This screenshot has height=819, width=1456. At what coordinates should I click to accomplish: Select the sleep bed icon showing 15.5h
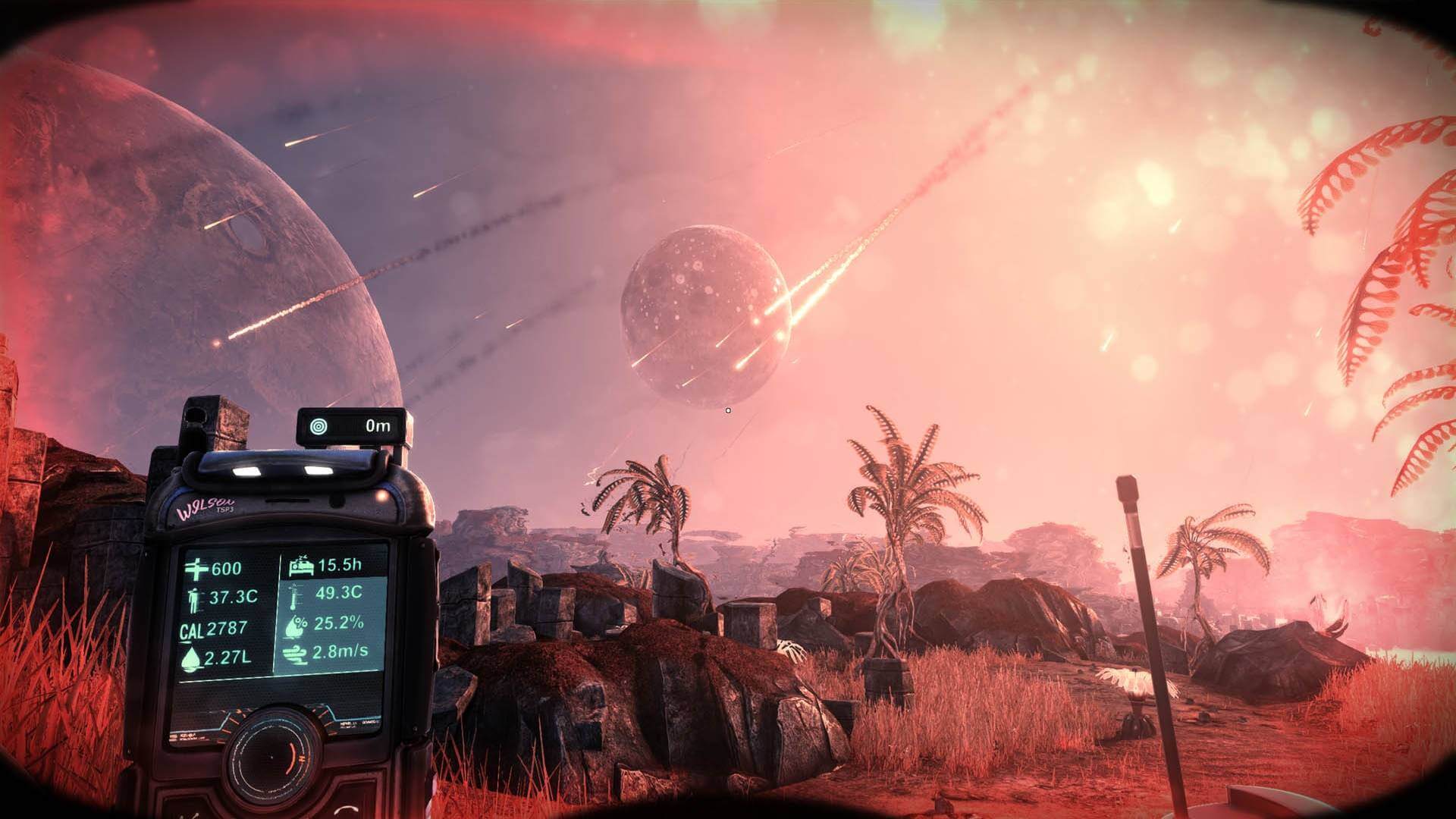point(300,564)
